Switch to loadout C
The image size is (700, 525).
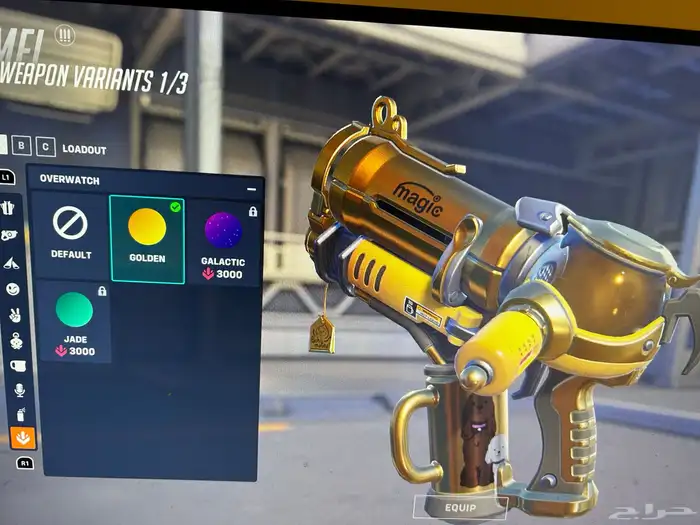(x=46, y=148)
